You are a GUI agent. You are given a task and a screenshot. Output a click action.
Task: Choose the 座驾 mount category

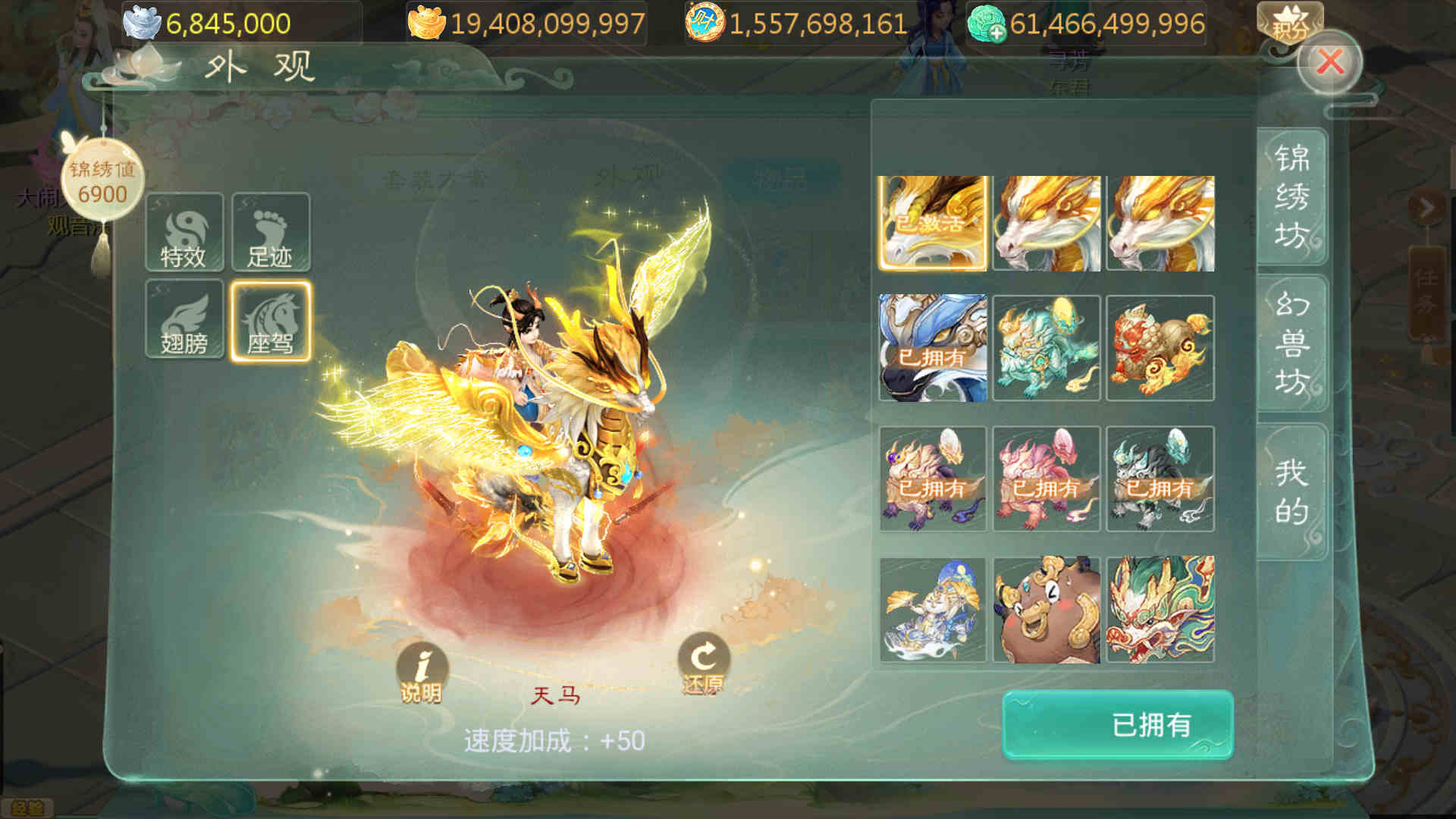click(x=271, y=321)
